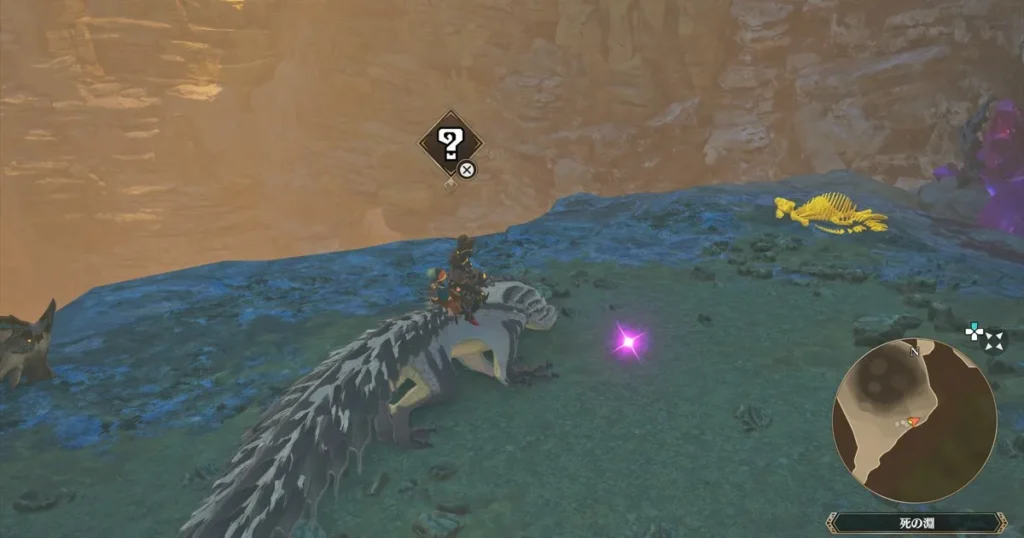Click the orange player arrow on minimap
The width and height of the screenshot is (1024, 538).
pos(911,422)
